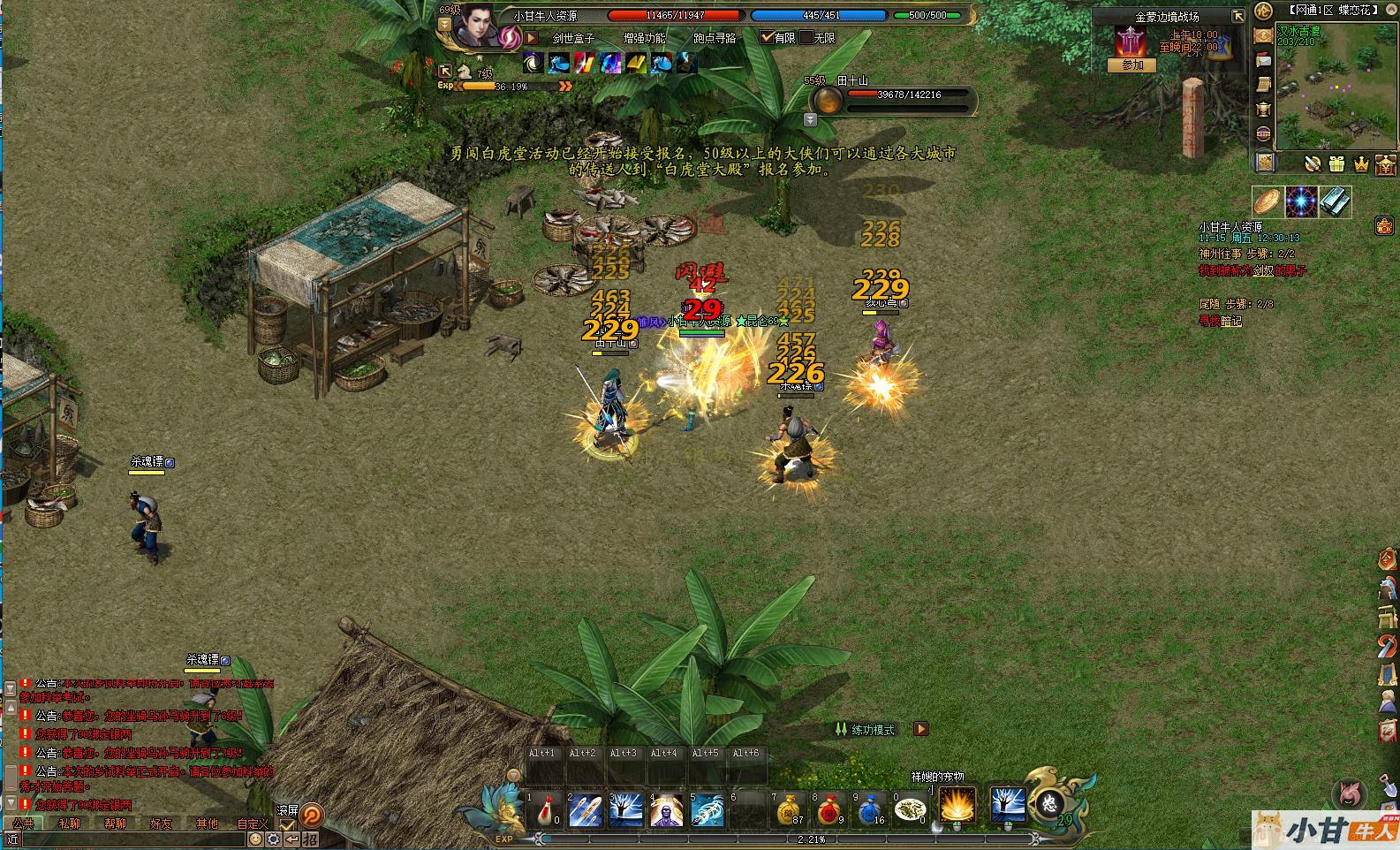Switch to the 私聊 chat tab

click(69, 823)
